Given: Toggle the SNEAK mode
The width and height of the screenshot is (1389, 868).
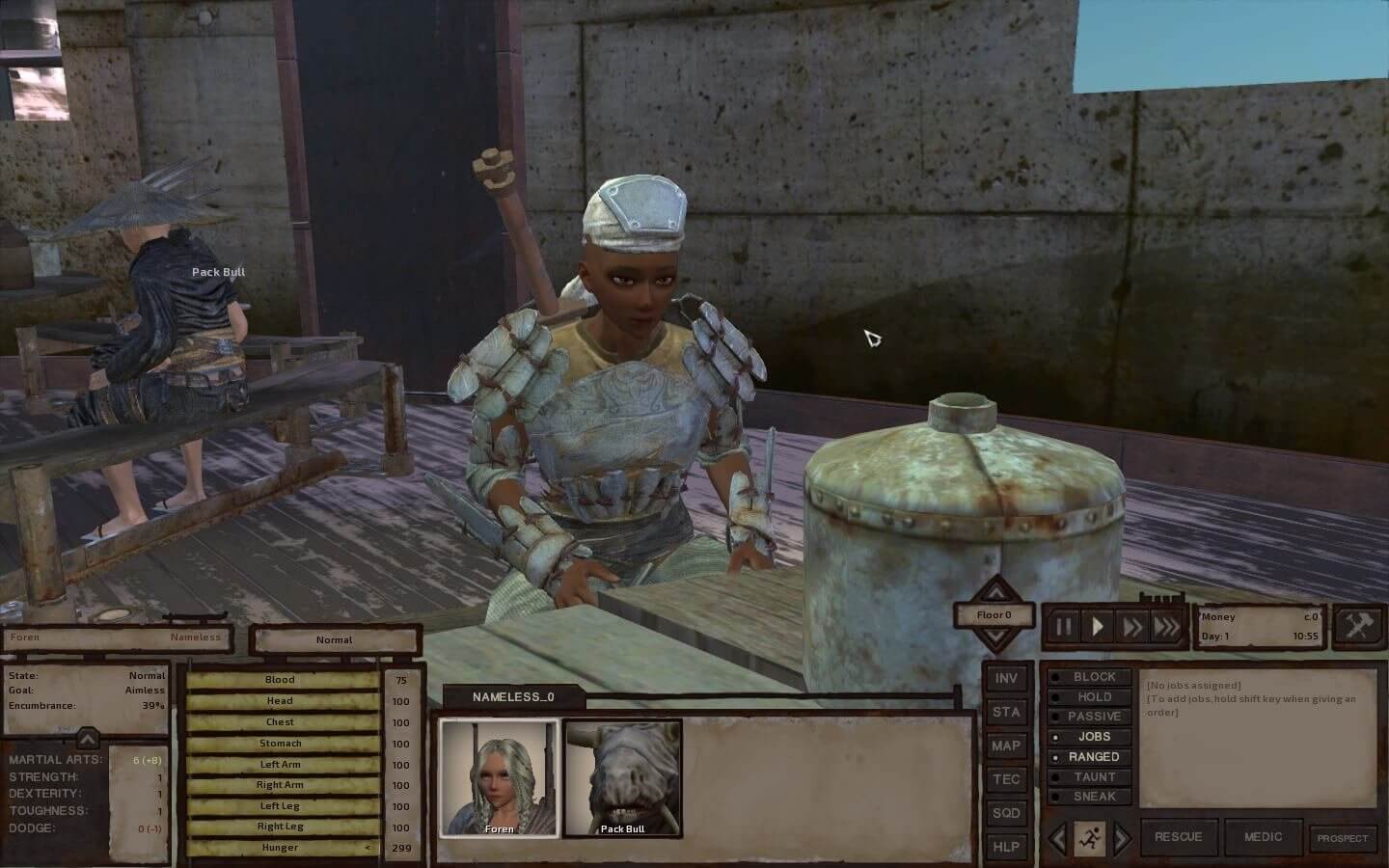Looking at the screenshot, I should coord(1094,797).
